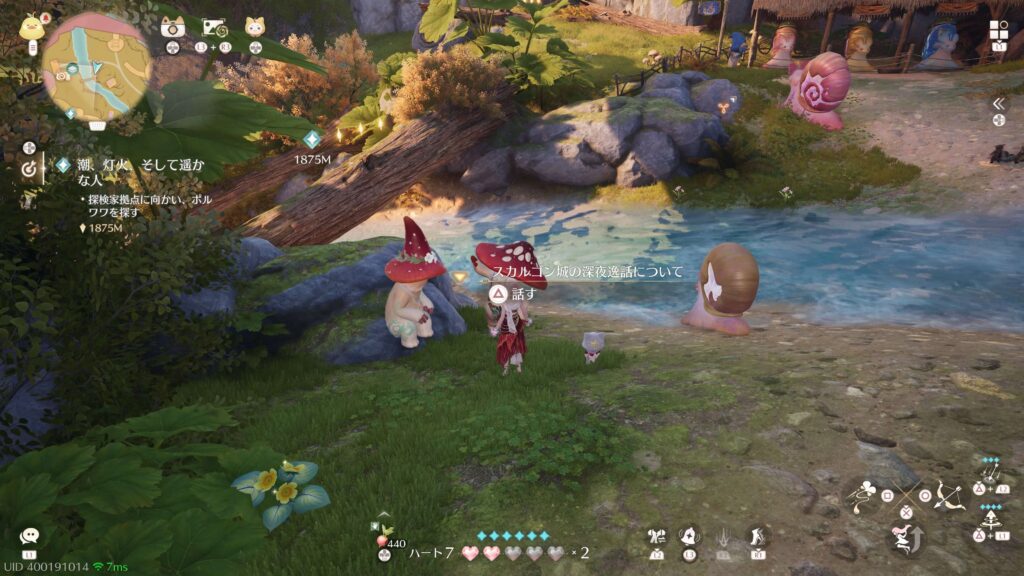Open the cat-face Momo icon
Viewport: 1024px width, 576px height.
point(255,27)
